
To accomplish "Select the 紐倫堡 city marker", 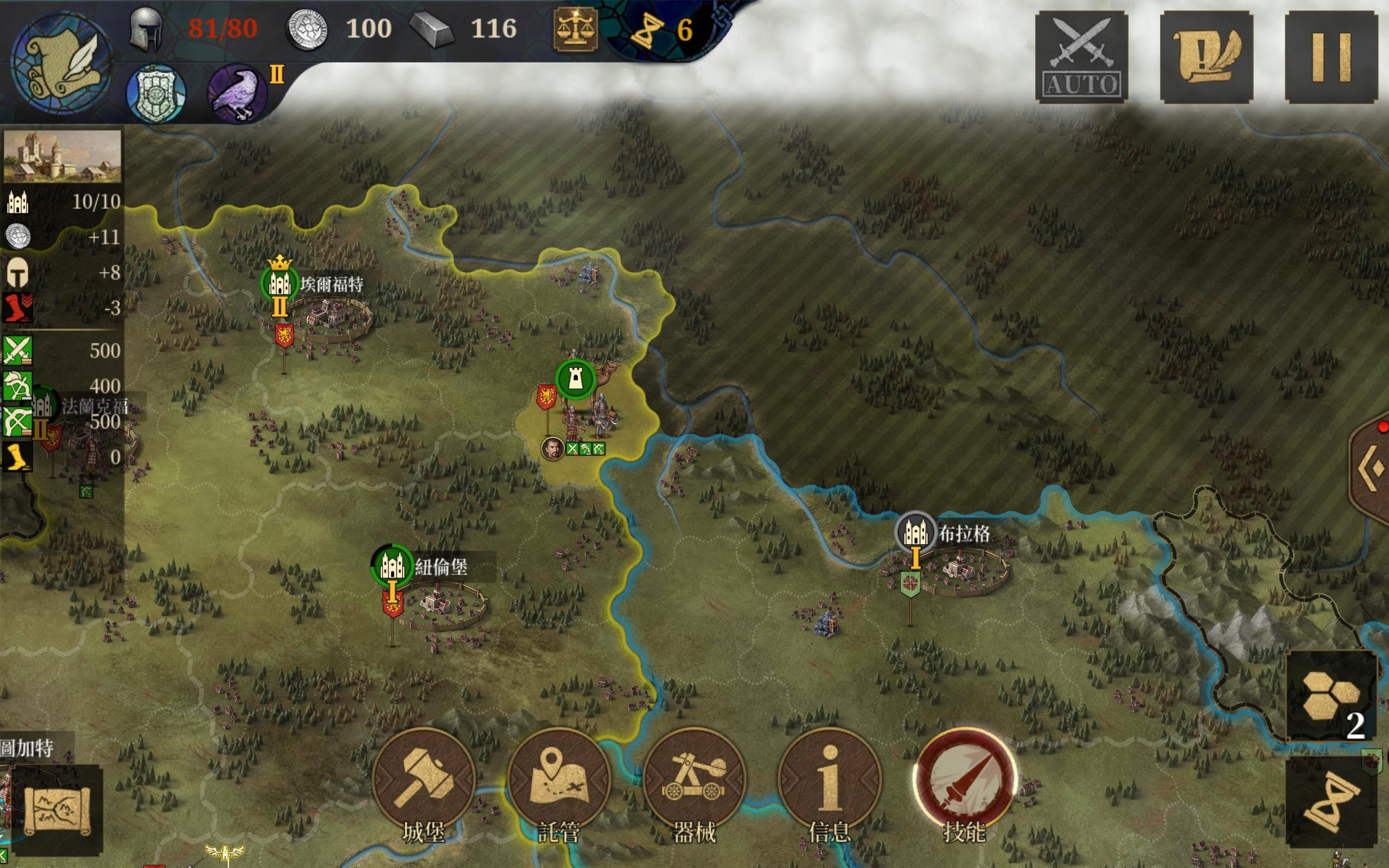I will (x=393, y=566).
